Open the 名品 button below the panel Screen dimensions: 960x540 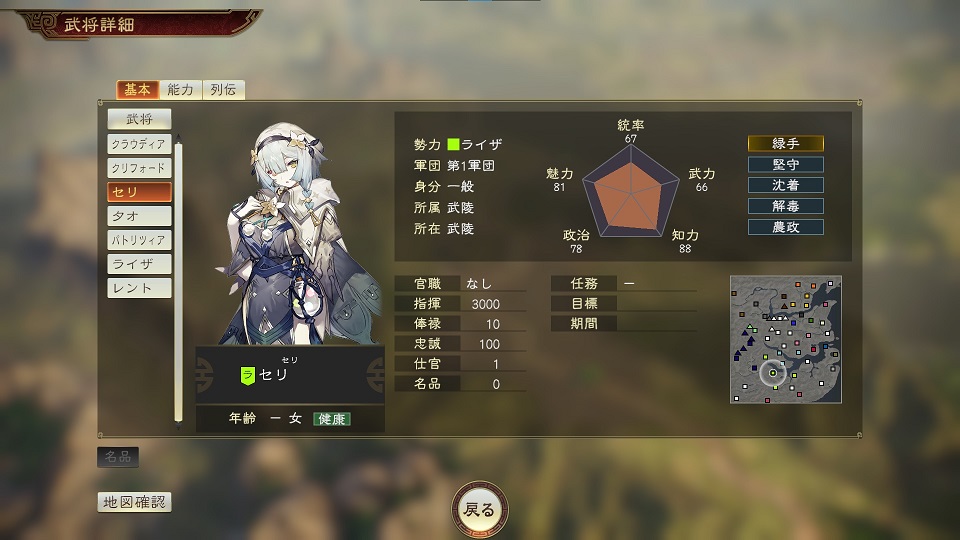pos(118,457)
